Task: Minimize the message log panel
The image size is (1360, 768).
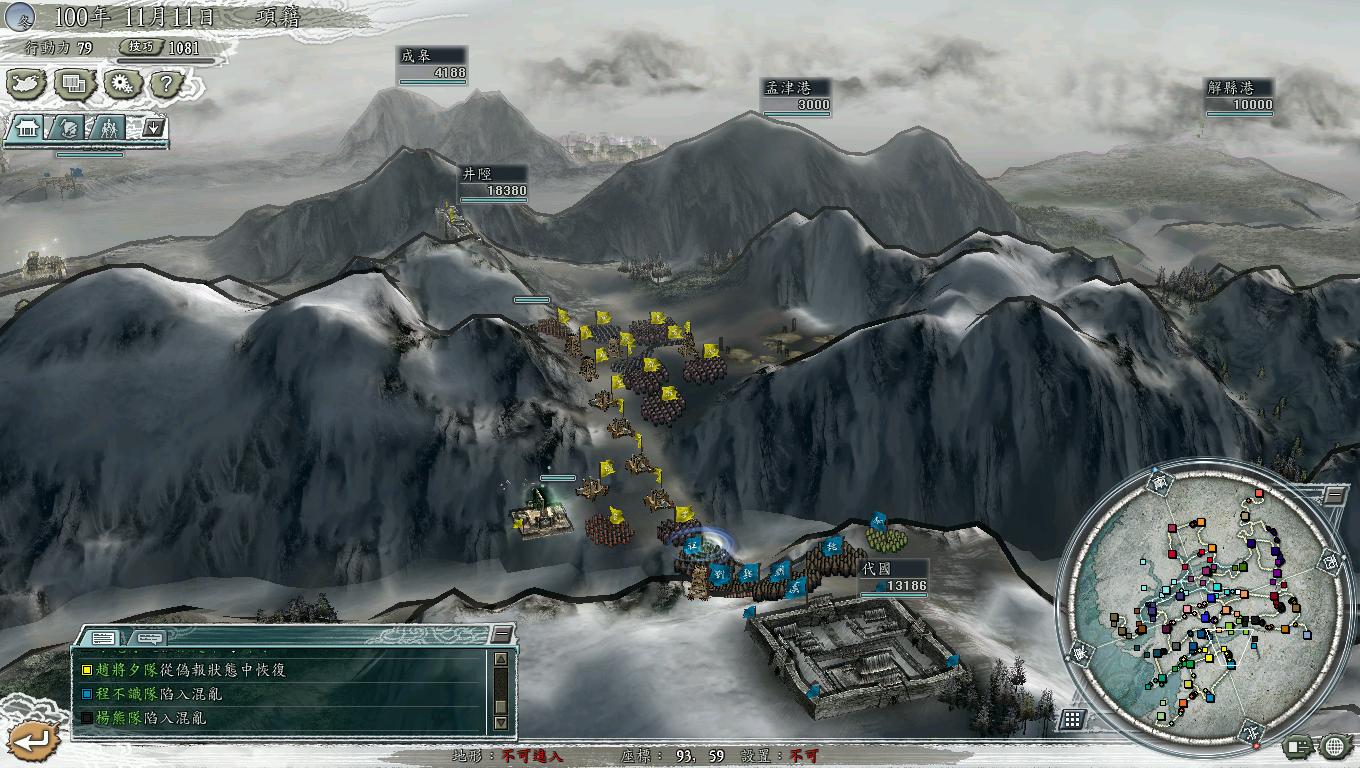Action: pyautogui.click(x=501, y=636)
